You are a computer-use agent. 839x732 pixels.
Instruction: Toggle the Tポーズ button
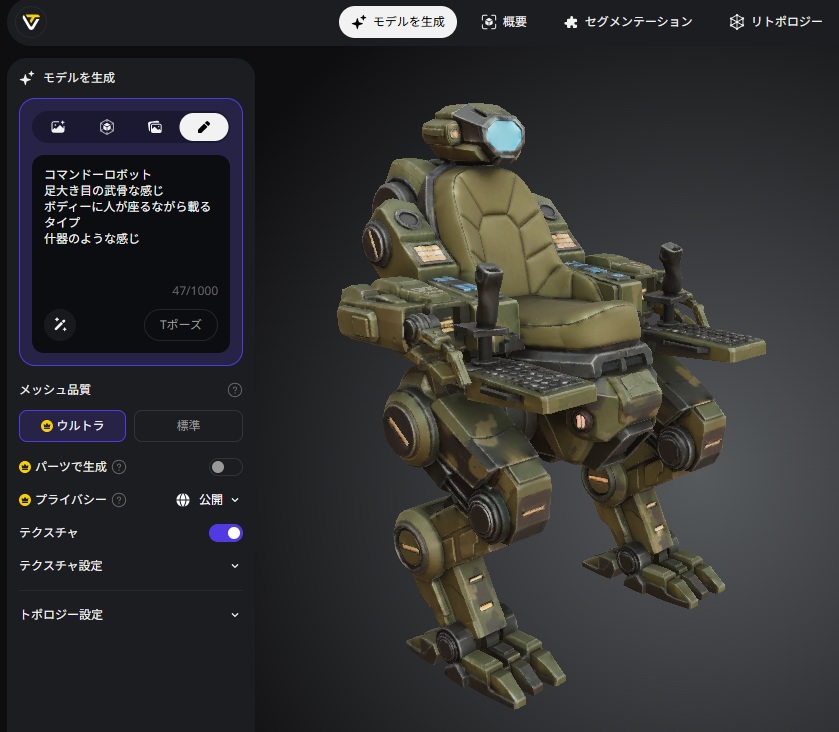click(181, 324)
